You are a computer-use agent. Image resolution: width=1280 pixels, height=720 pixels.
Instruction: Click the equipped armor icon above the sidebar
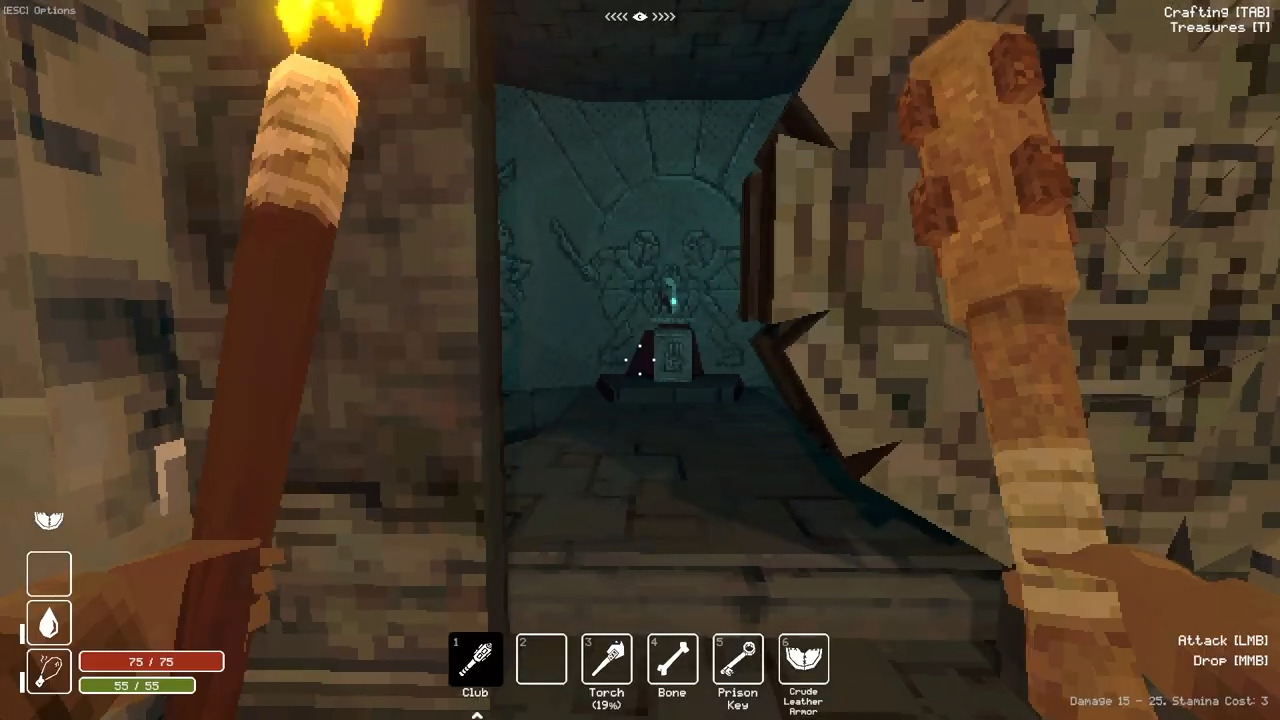(x=48, y=519)
